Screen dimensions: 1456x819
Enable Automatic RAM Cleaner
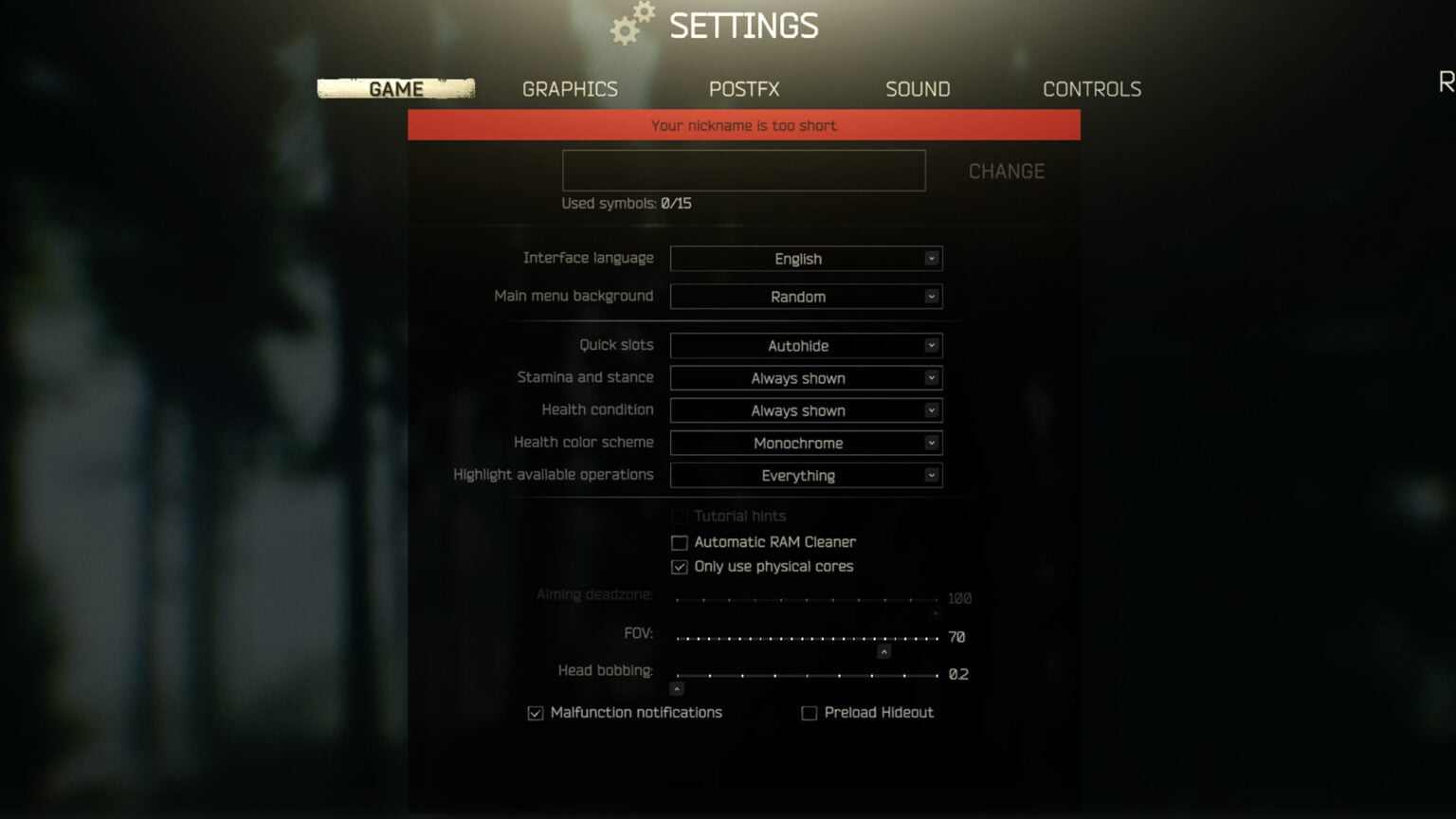coord(679,541)
